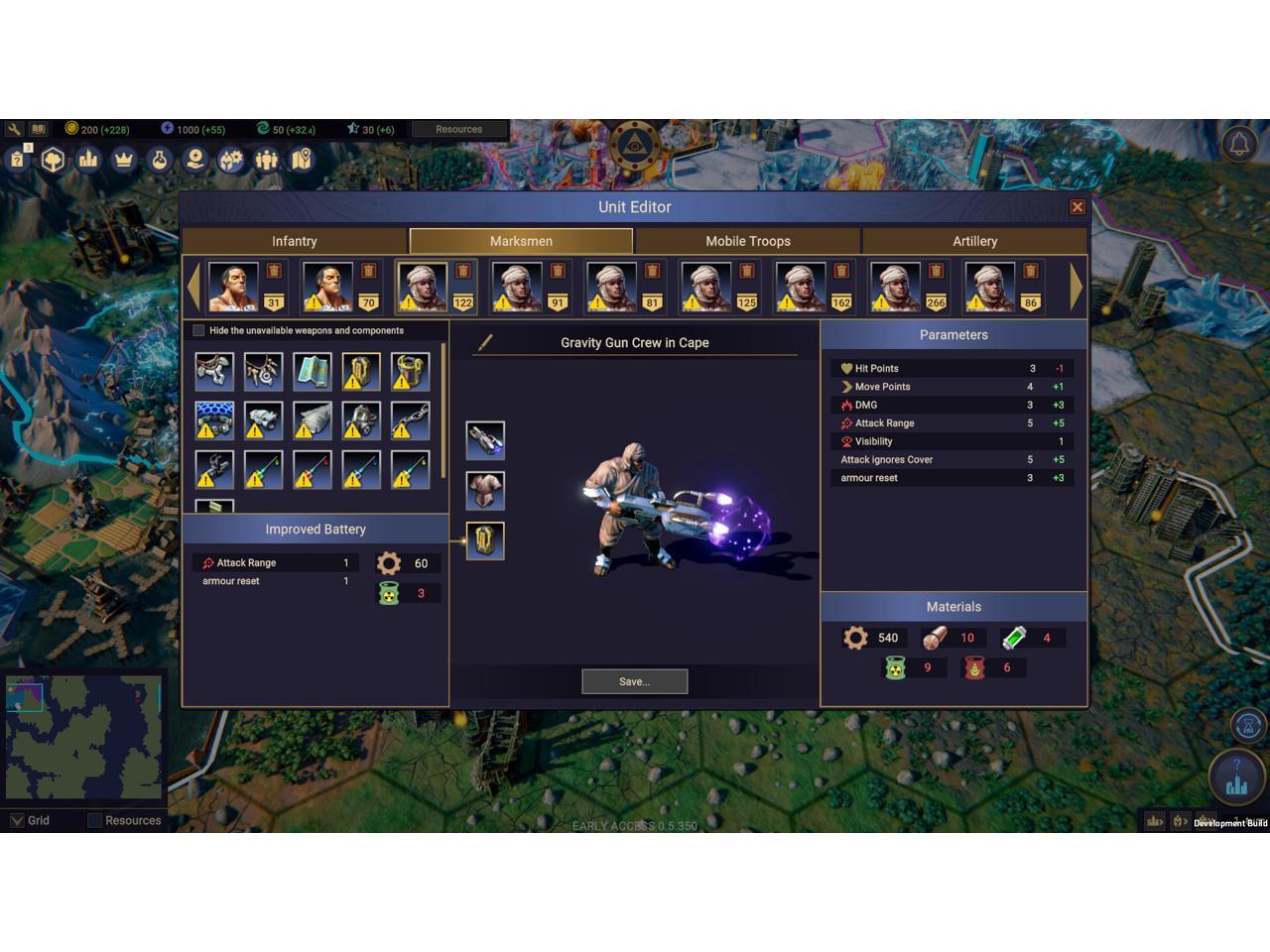
Task: Toggle hide unavailable weapons and components checkbox
Action: tap(198, 330)
